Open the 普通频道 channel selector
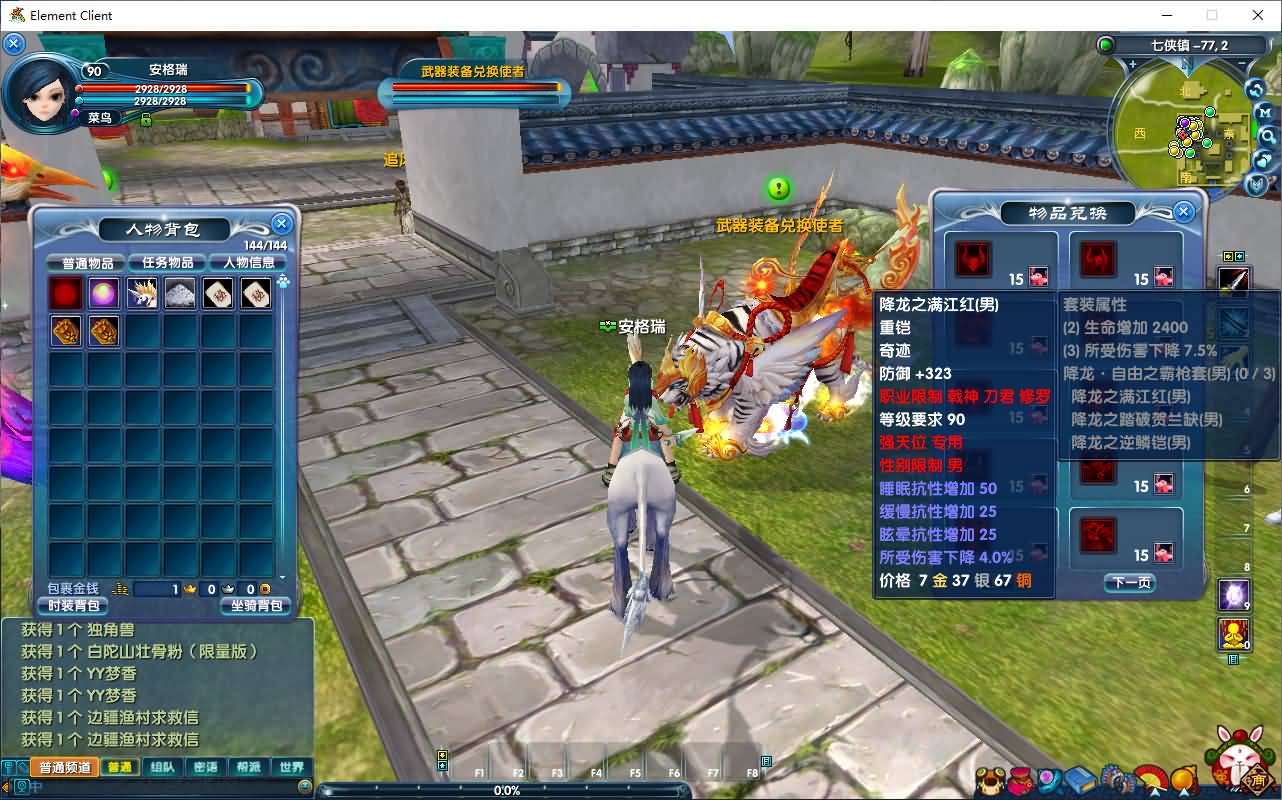 coord(64,766)
